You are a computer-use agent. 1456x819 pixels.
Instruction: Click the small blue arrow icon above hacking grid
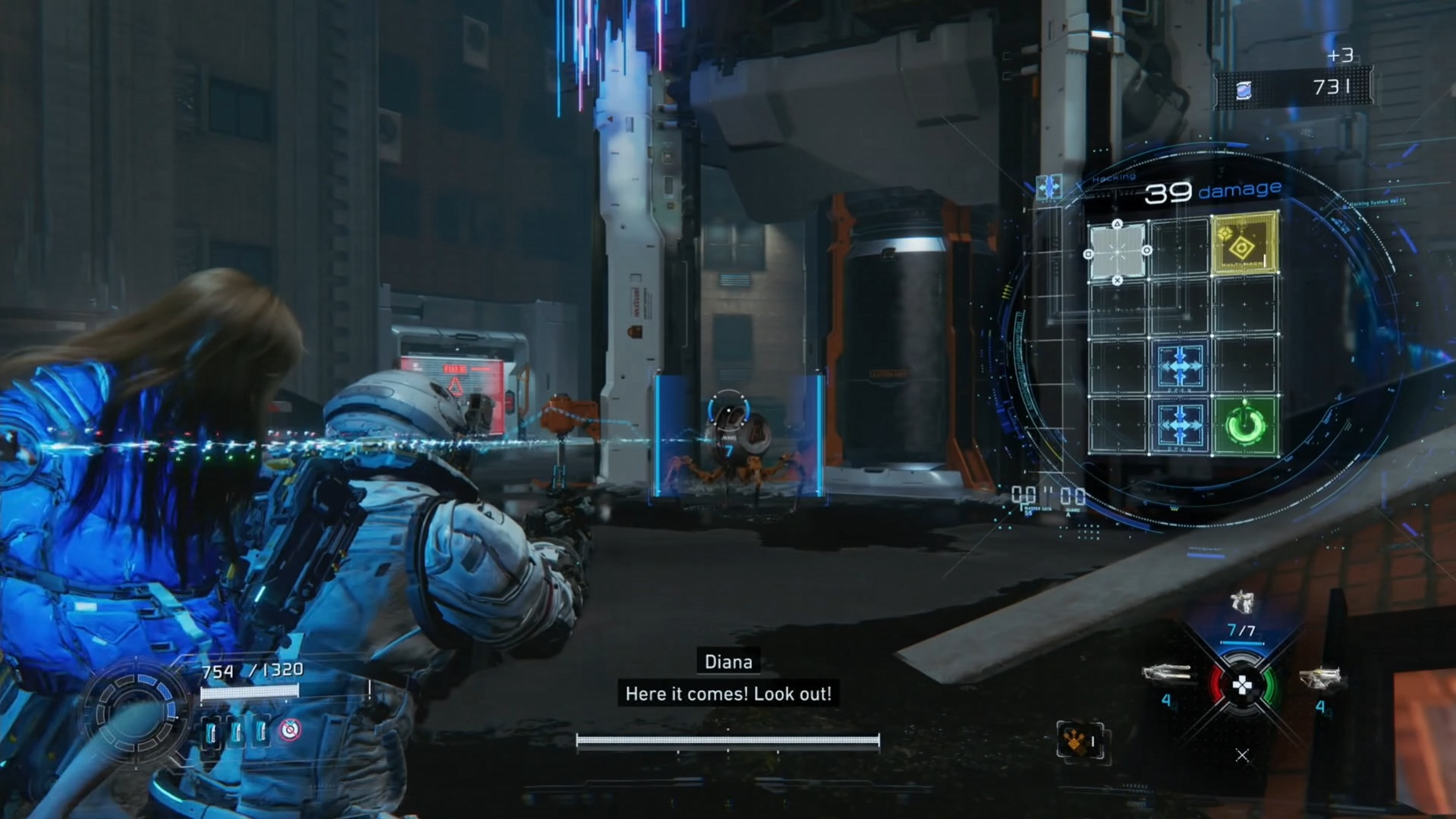click(1049, 186)
